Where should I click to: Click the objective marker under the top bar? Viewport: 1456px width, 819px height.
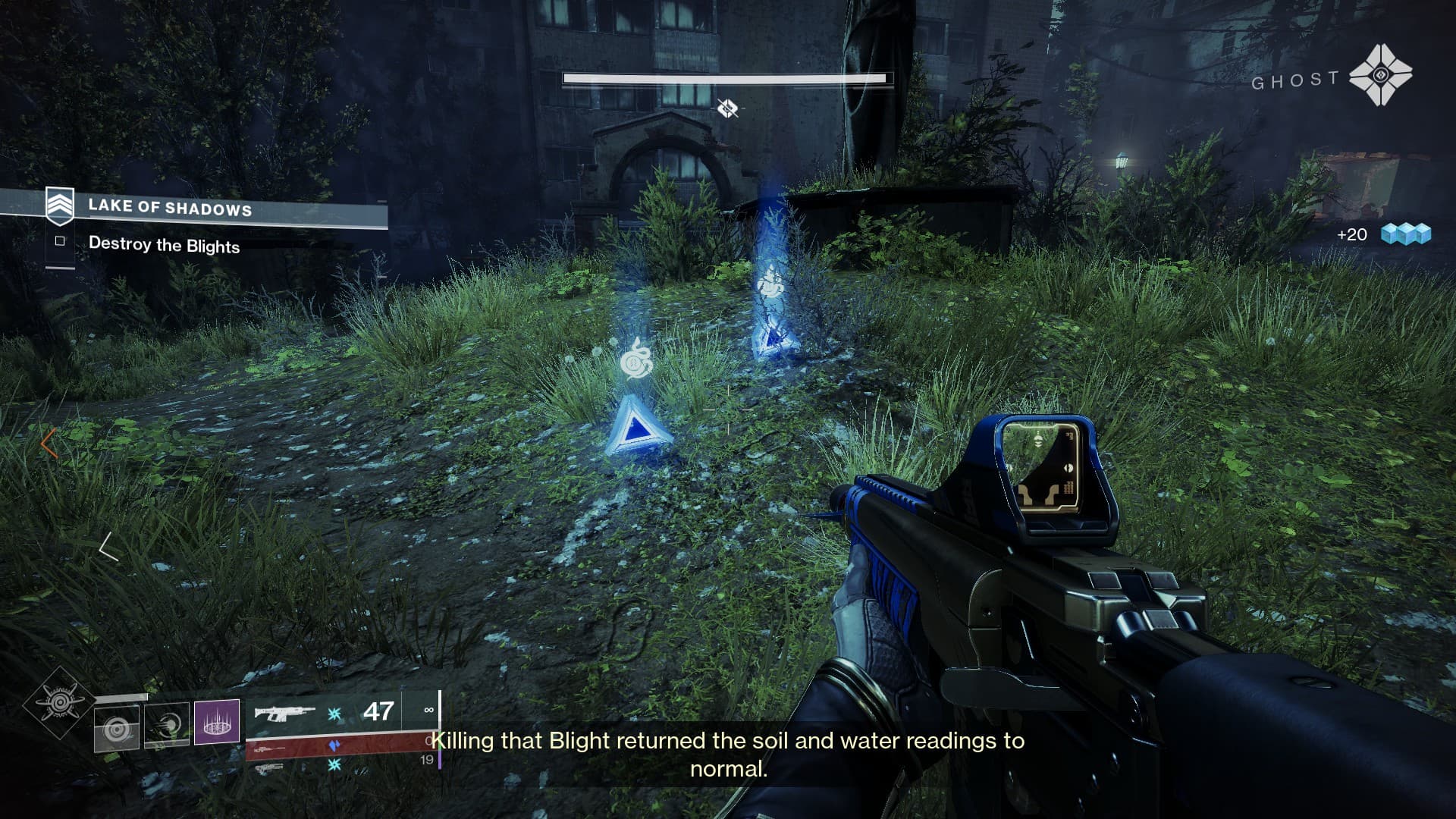(727, 108)
